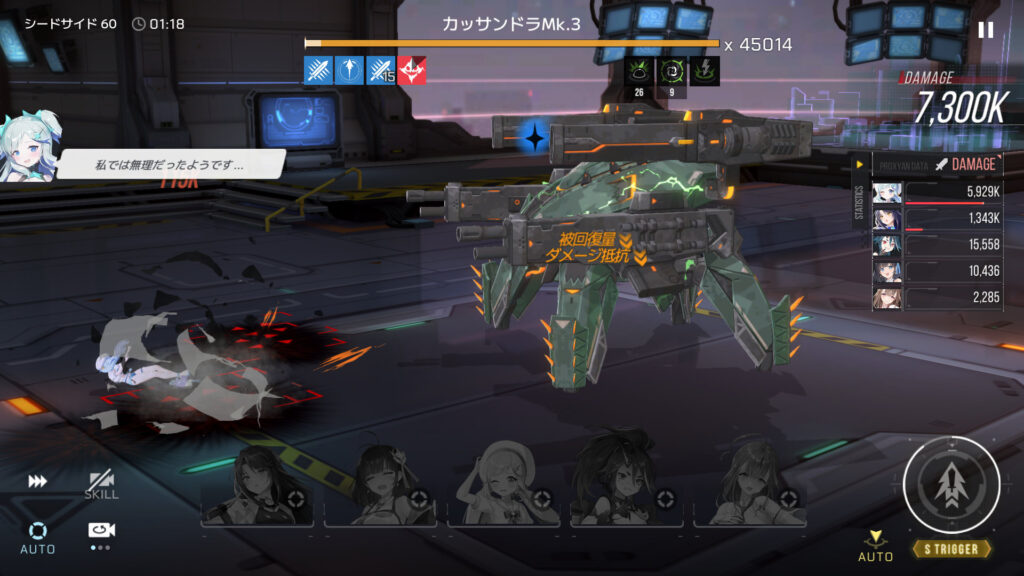Collapse the Statistics panel with the arrow
Screen dimensions: 1024x576
pos(859,164)
